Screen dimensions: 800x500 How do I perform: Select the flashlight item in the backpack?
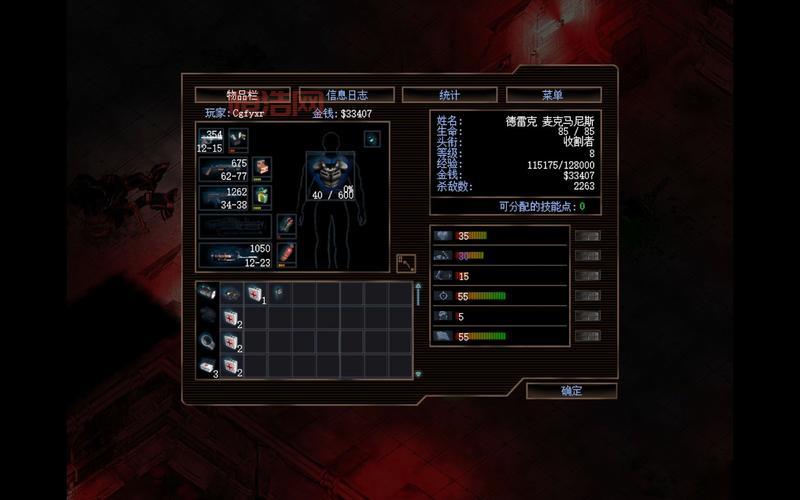click(207, 293)
